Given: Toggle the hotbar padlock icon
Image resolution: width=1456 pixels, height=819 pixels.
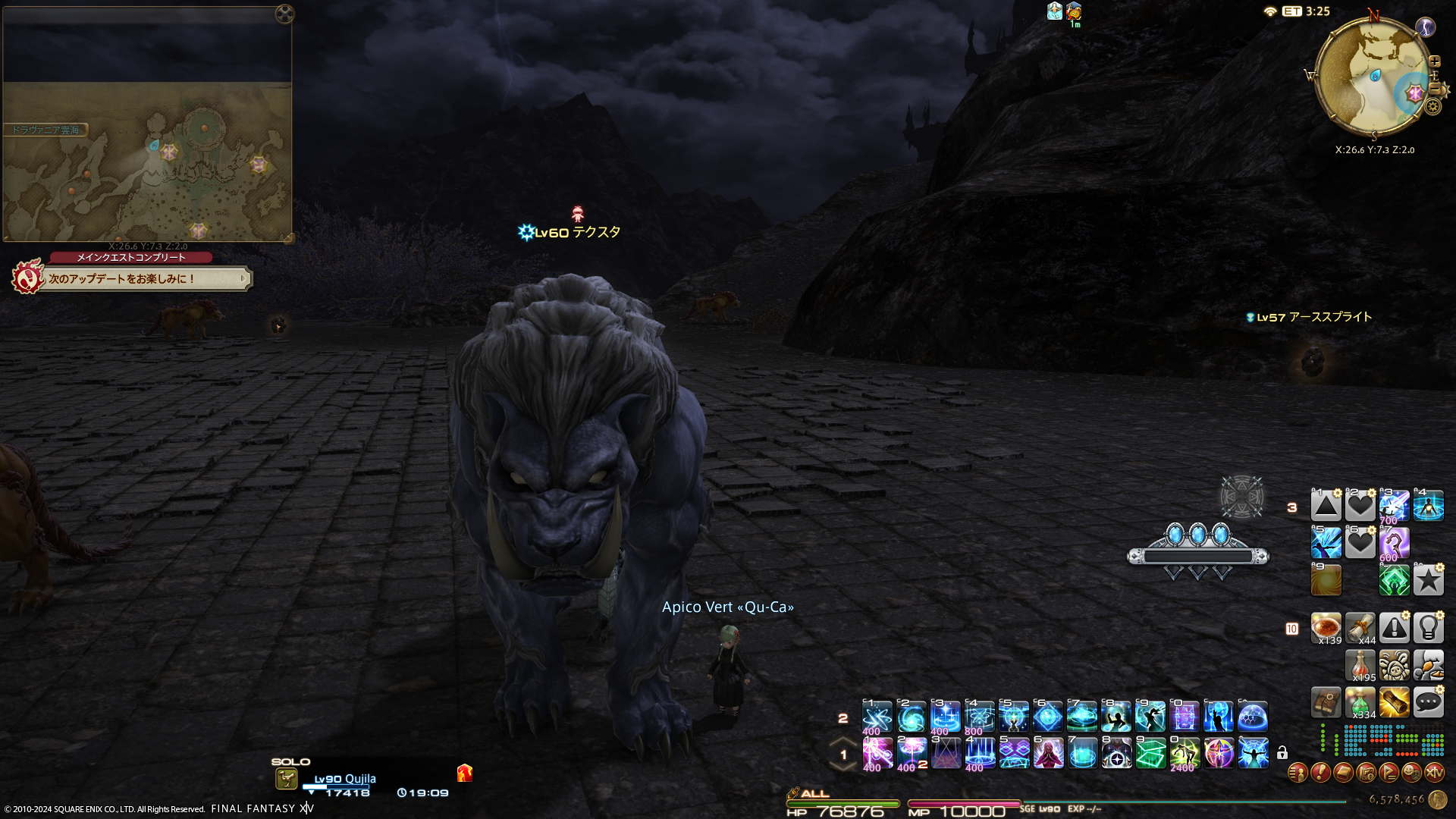Looking at the screenshot, I should point(1282,753).
